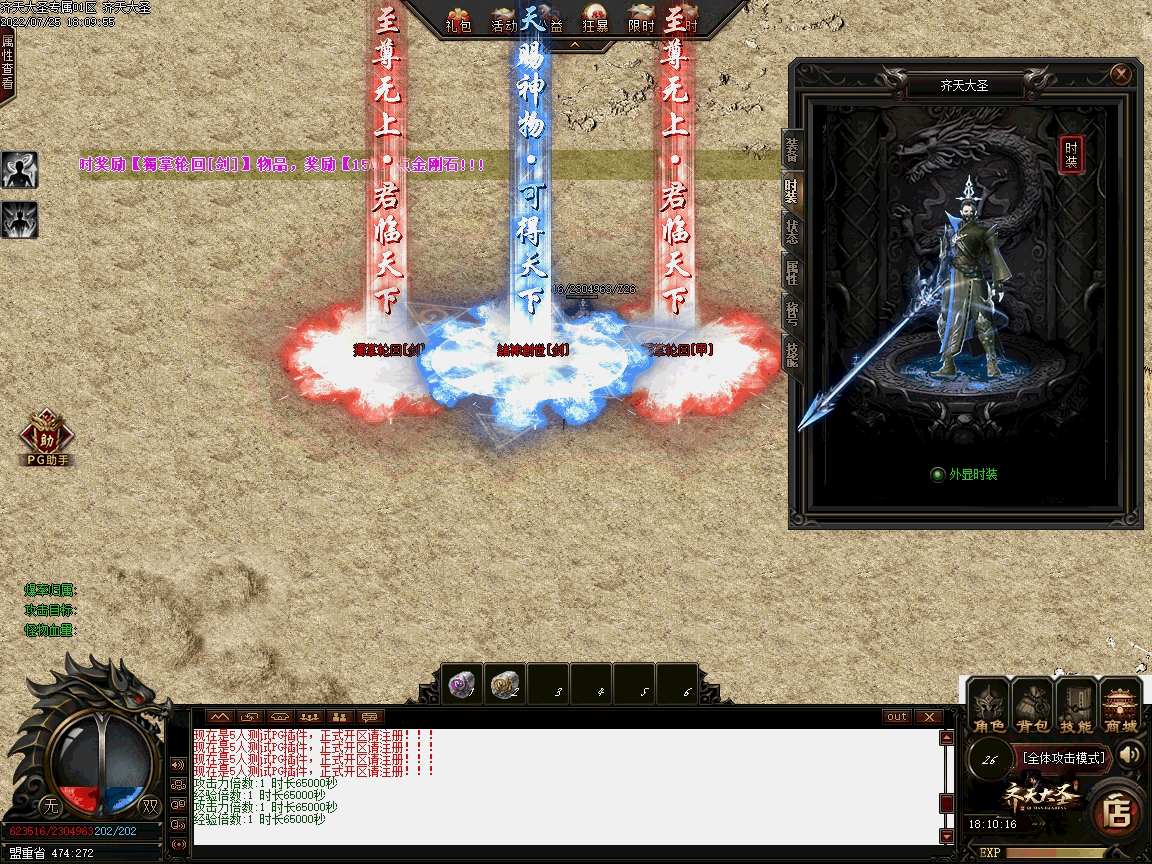Switch to the 装备 equipment tab
Screen dimensions: 1152x864
(x=792, y=148)
